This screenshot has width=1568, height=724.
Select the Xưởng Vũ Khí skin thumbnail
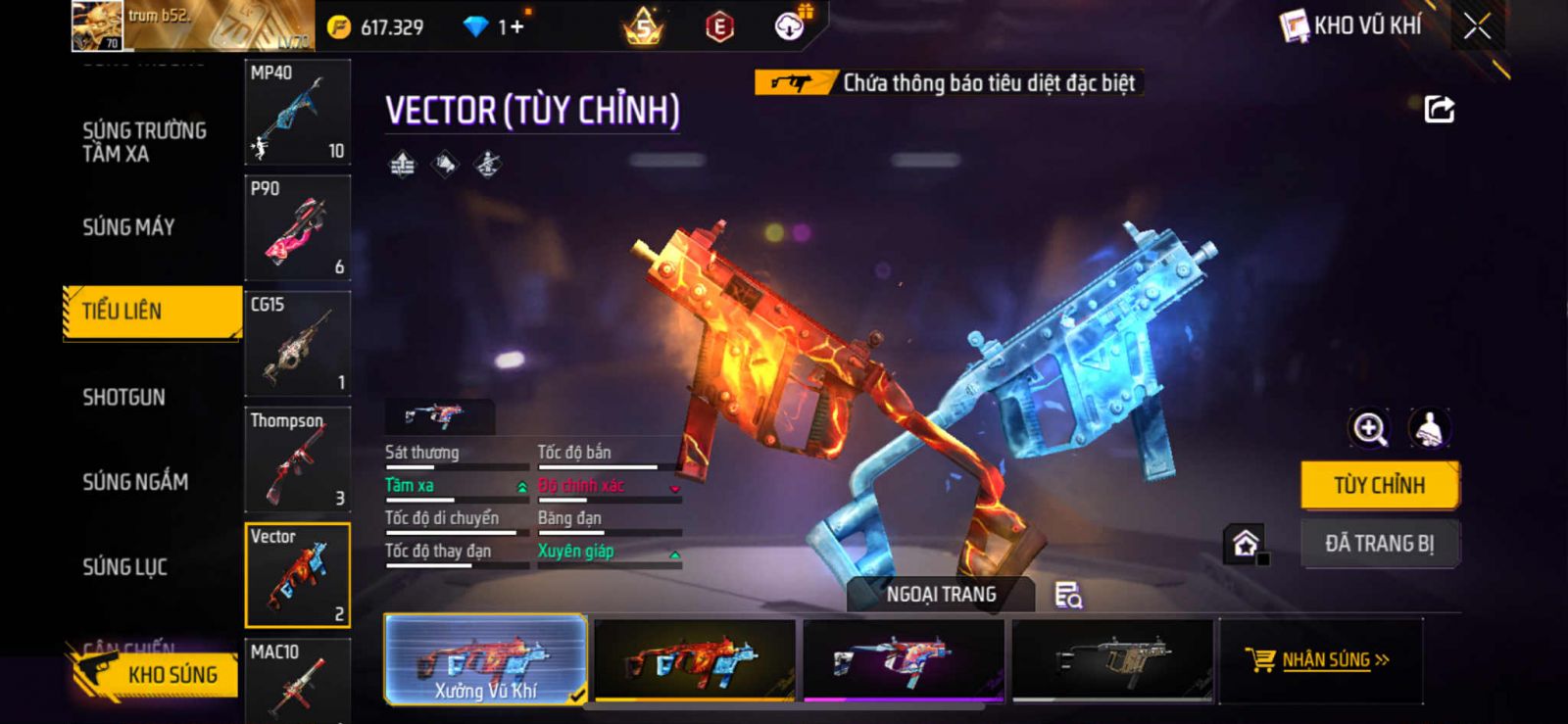[x=486, y=659]
